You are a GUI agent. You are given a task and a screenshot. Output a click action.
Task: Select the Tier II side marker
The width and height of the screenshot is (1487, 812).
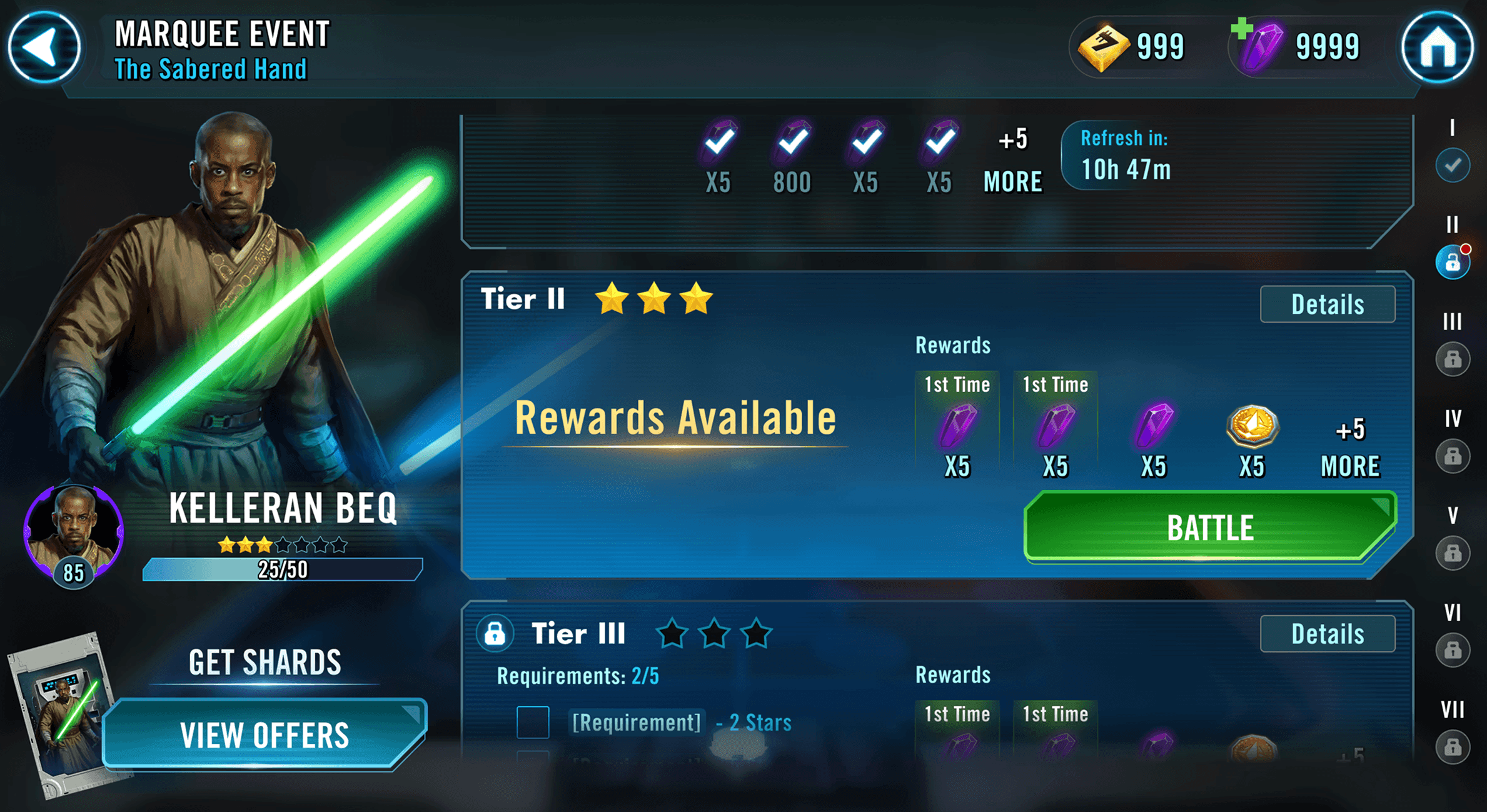pyautogui.click(x=1452, y=263)
